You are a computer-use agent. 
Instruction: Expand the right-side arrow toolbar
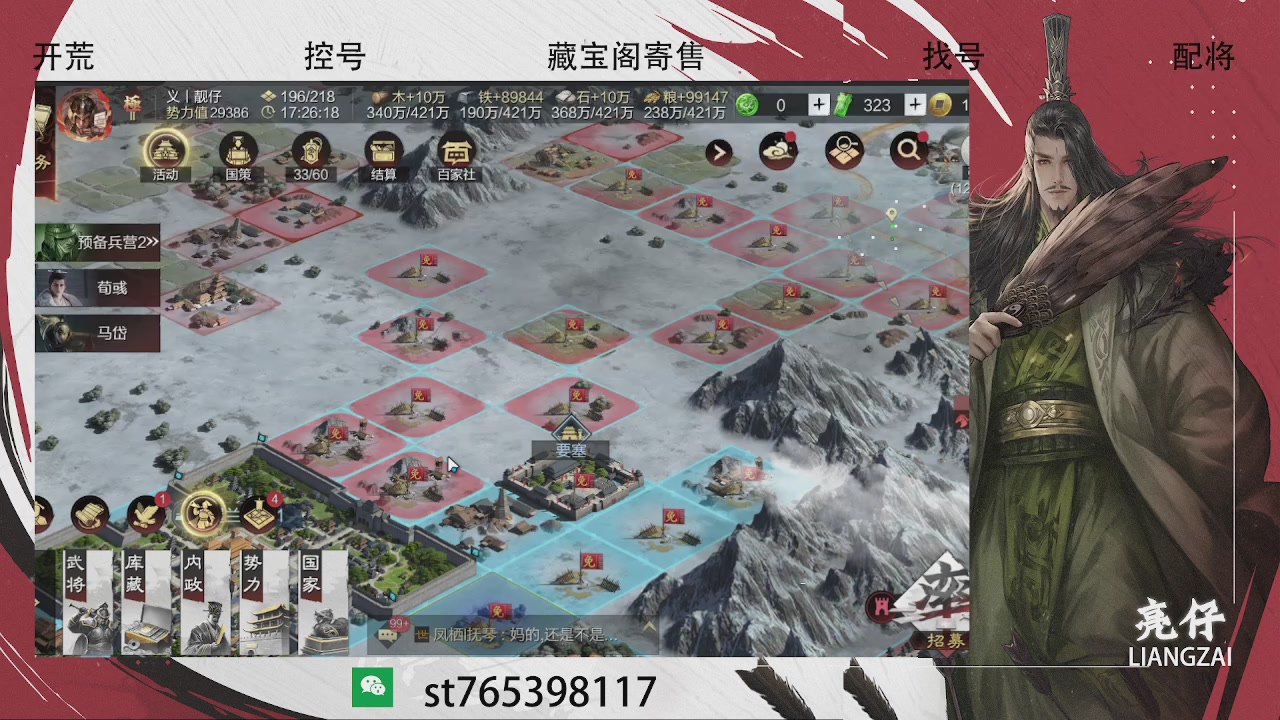point(718,153)
